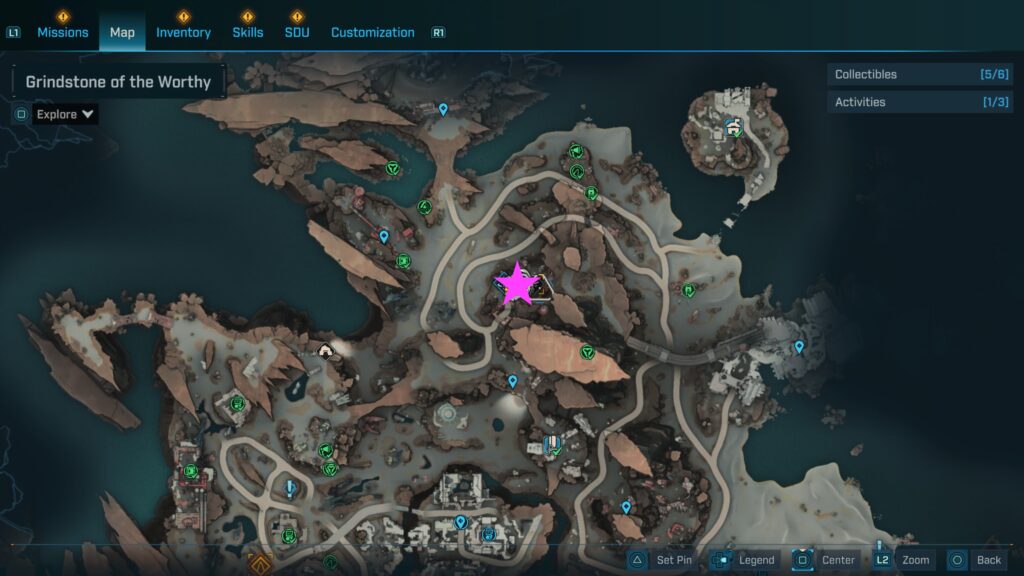Open the map Legend
The image size is (1024, 576).
[744, 560]
